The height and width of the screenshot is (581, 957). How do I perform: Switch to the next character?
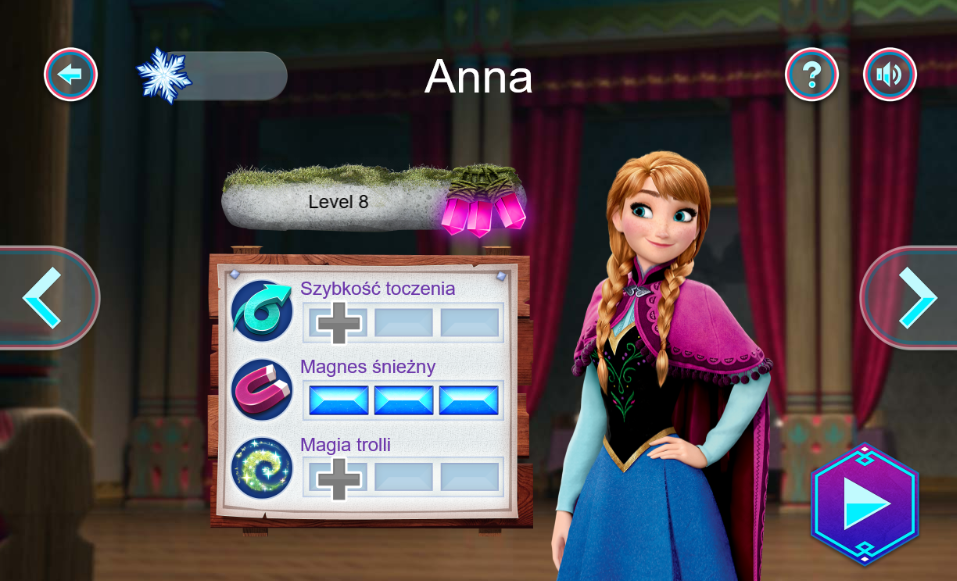(913, 297)
